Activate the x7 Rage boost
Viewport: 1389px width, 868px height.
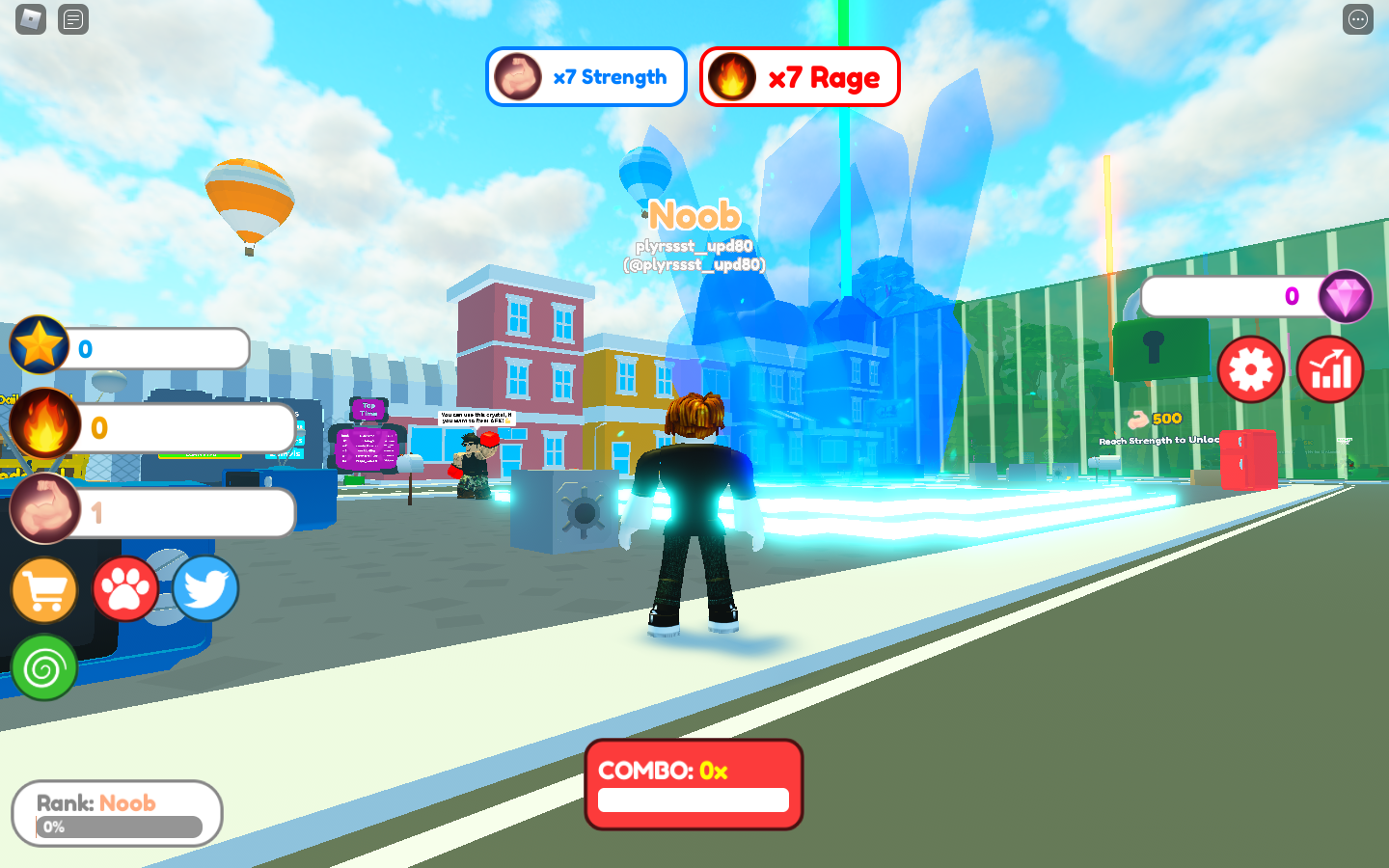pos(799,77)
